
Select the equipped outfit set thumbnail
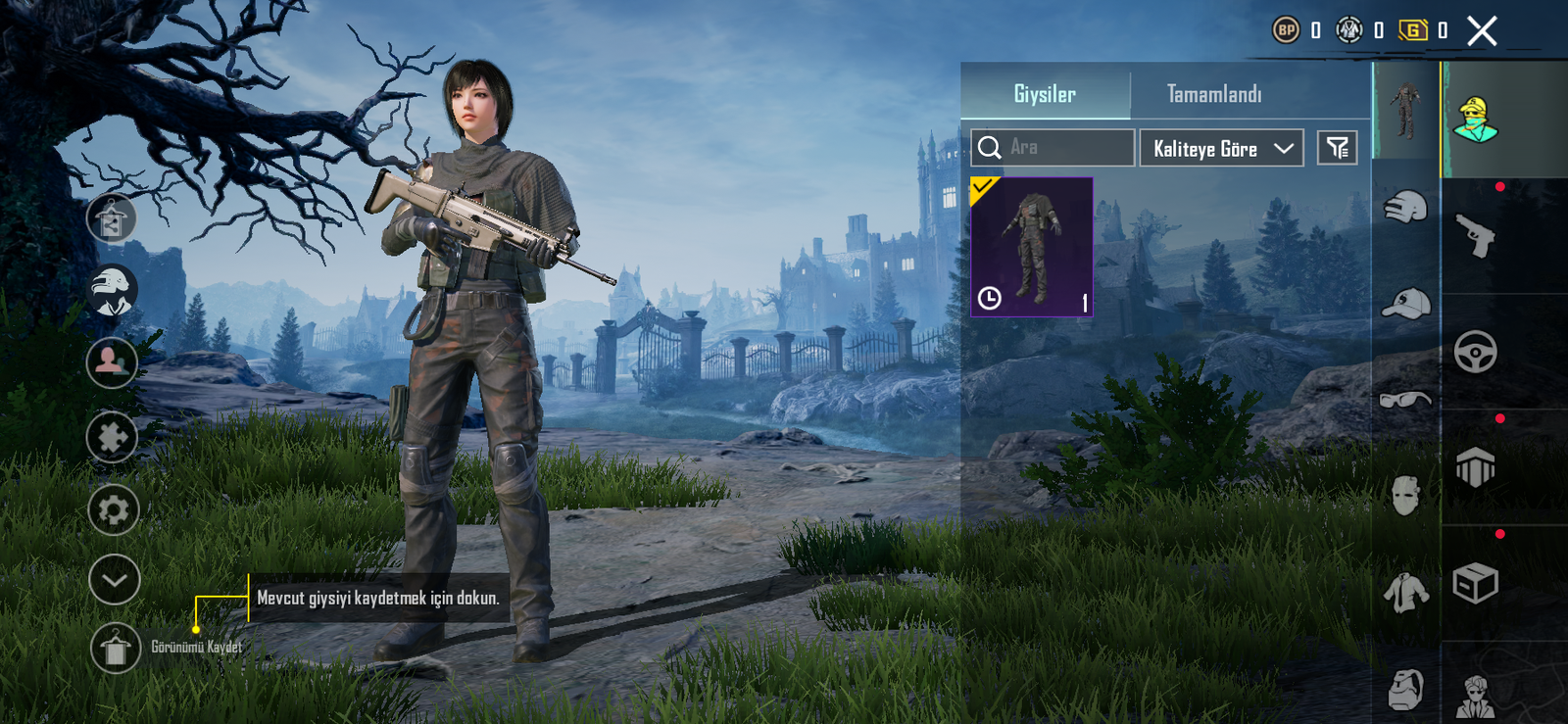(x=1032, y=246)
